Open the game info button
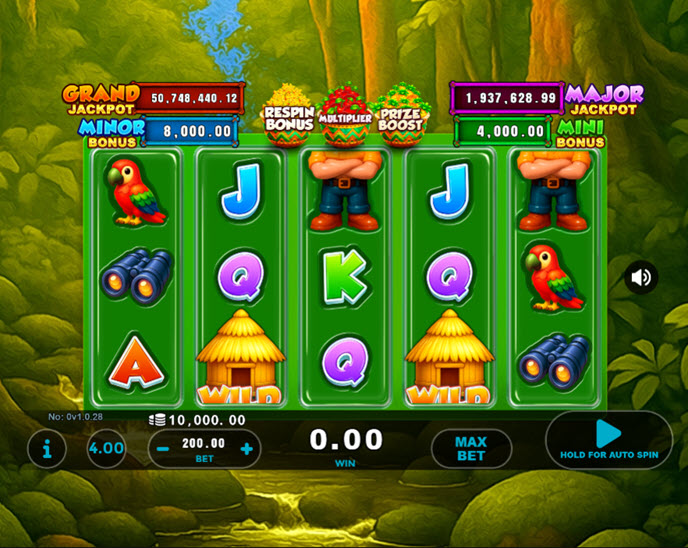Viewport: 688px width, 548px height. point(47,449)
